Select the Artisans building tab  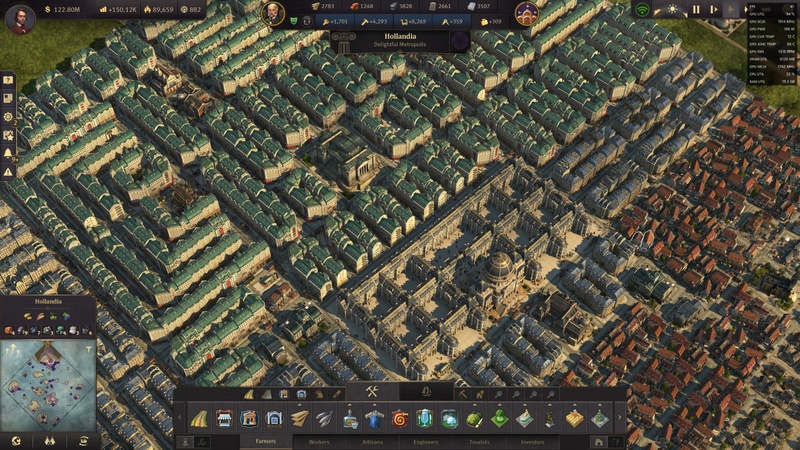coord(372,440)
